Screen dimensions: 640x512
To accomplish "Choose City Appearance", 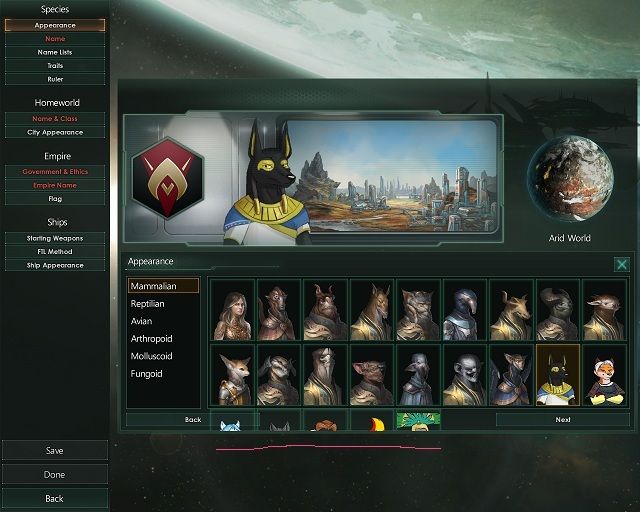I will coord(54,132).
